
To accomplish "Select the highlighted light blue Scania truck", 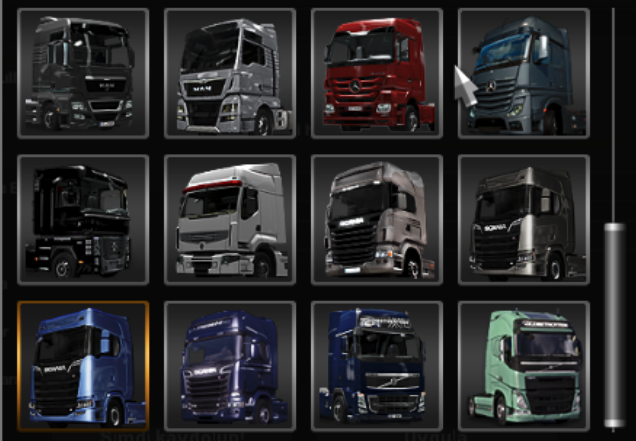I will click(x=83, y=366).
